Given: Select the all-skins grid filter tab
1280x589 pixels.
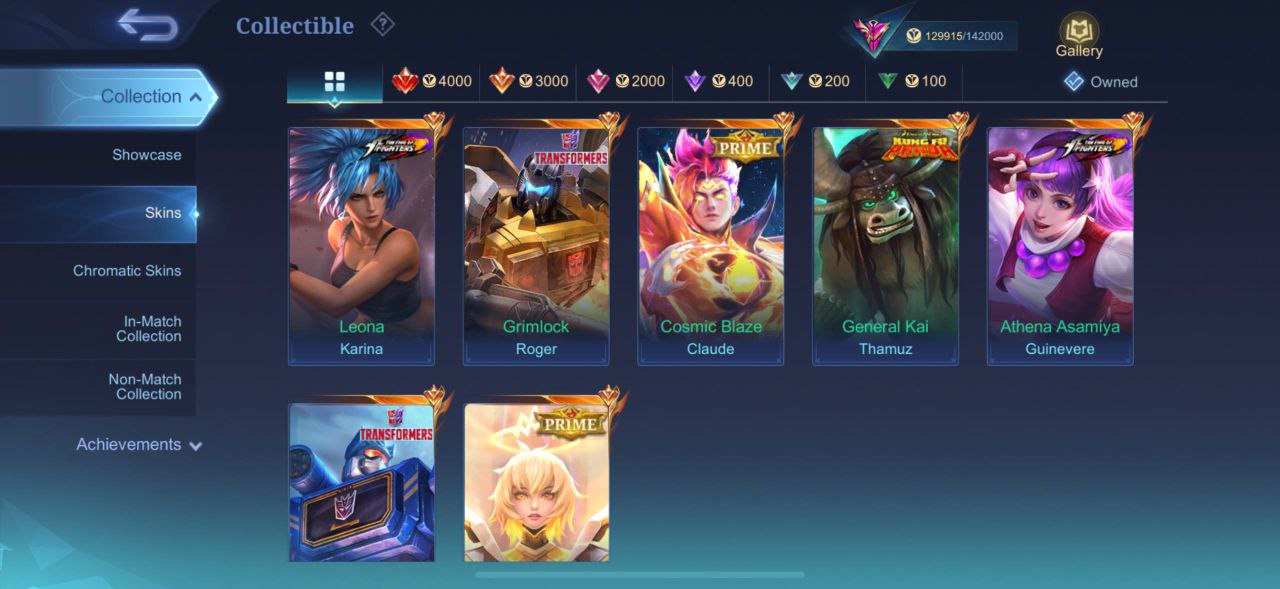Looking at the screenshot, I should coord(334,82).
